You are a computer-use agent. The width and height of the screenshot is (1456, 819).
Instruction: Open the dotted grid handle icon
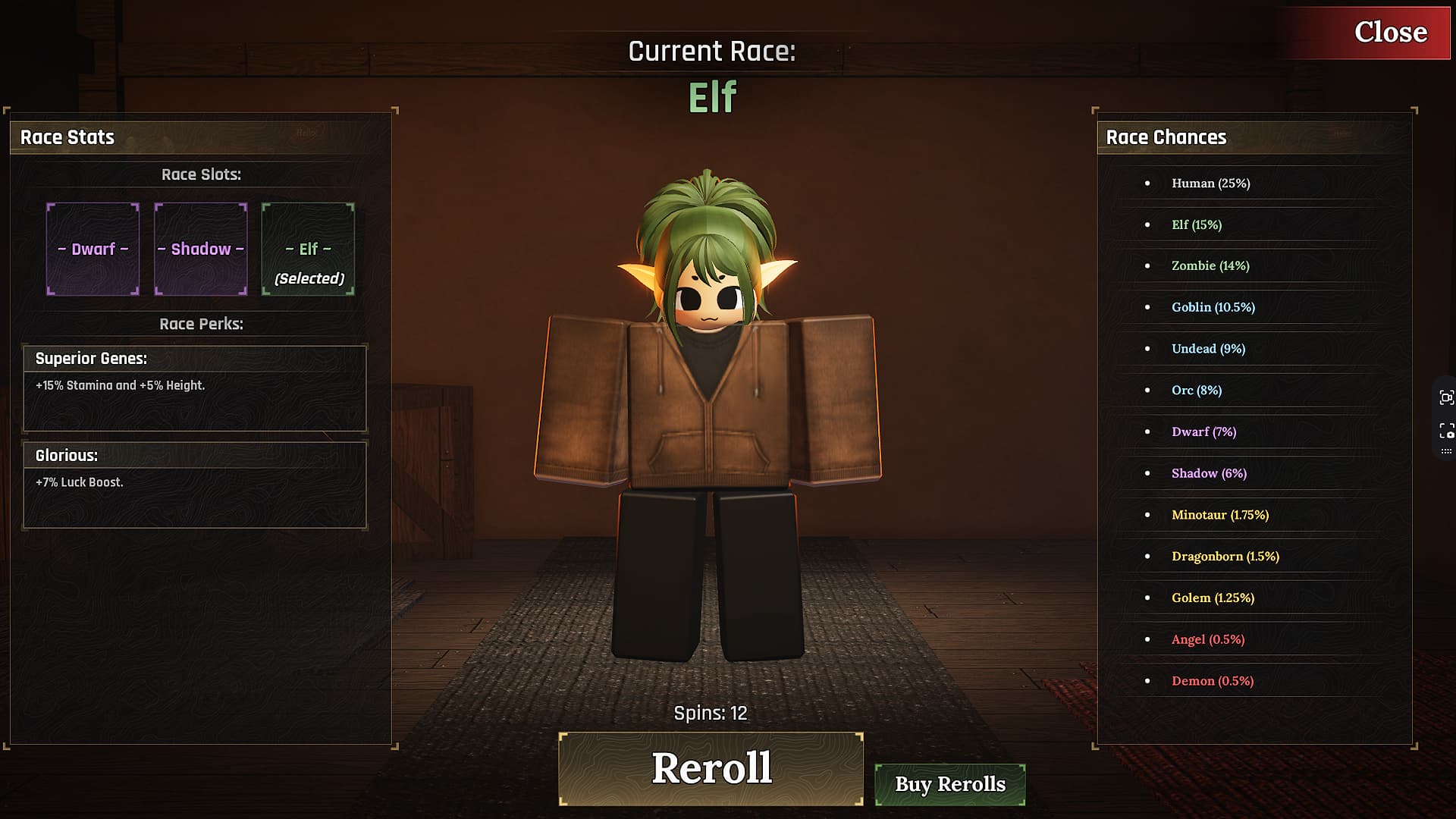(x=1445, y=450)
